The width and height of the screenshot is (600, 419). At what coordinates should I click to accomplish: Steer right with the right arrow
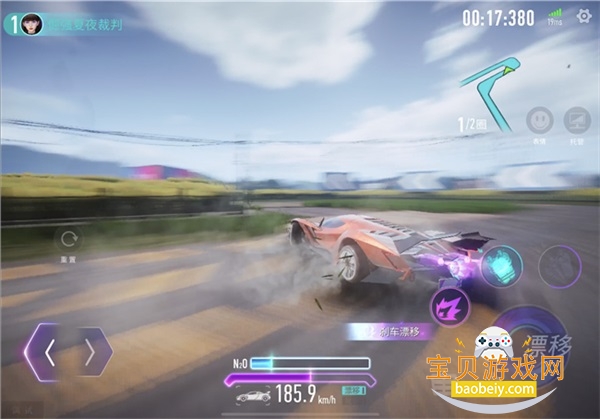point(92,351)
